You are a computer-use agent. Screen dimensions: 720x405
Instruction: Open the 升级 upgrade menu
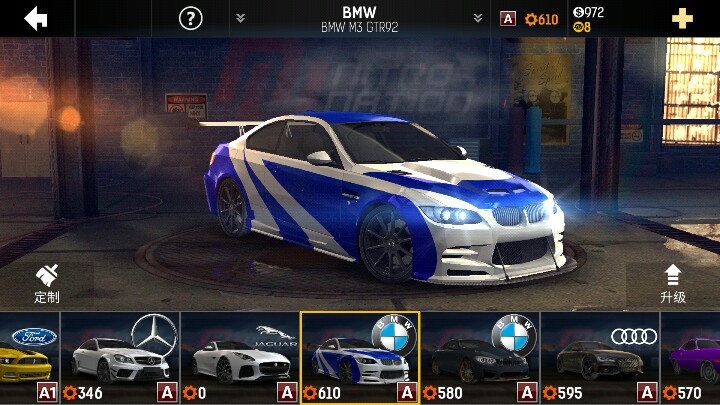tap(673, 284)
